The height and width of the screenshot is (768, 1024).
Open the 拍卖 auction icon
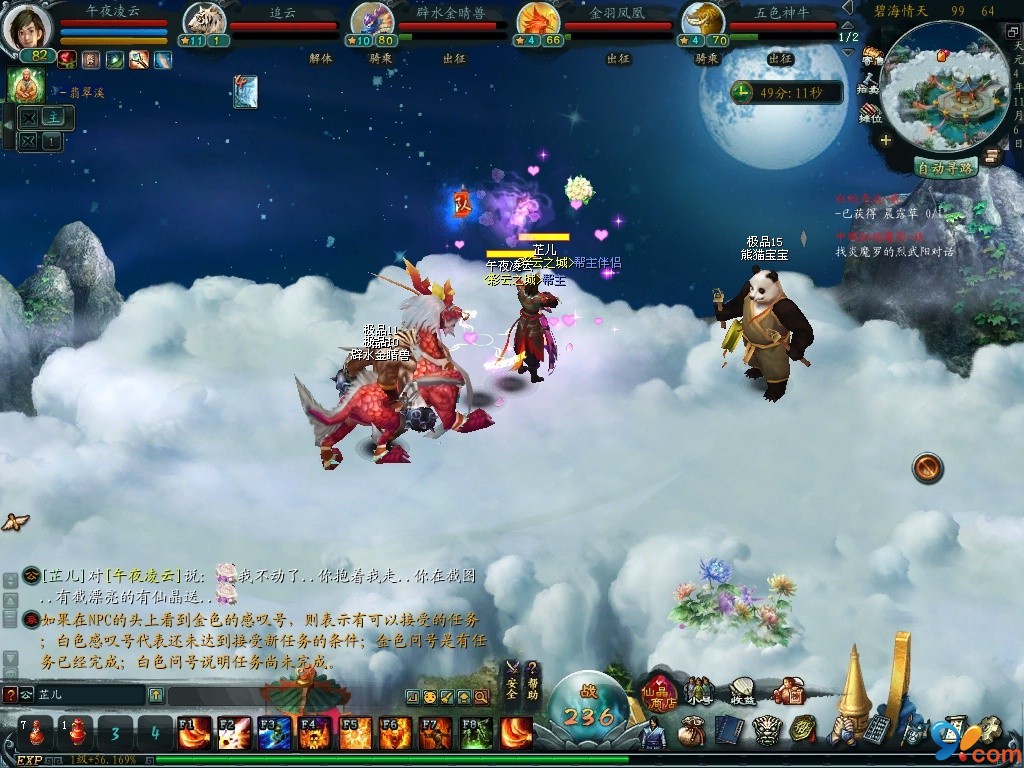[x=871, y=84]
